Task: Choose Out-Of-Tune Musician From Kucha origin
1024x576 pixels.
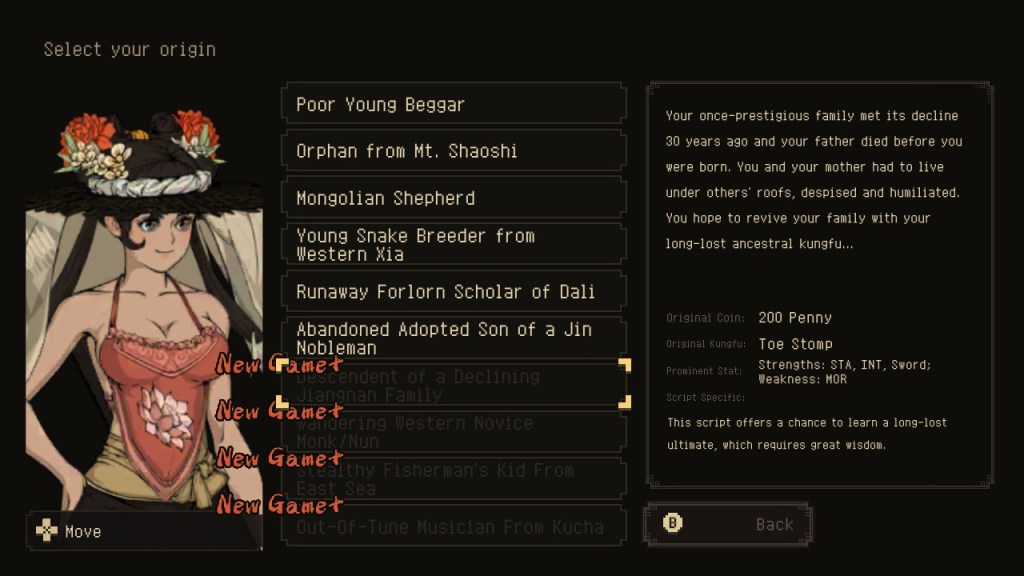Action: click(453, 526)
